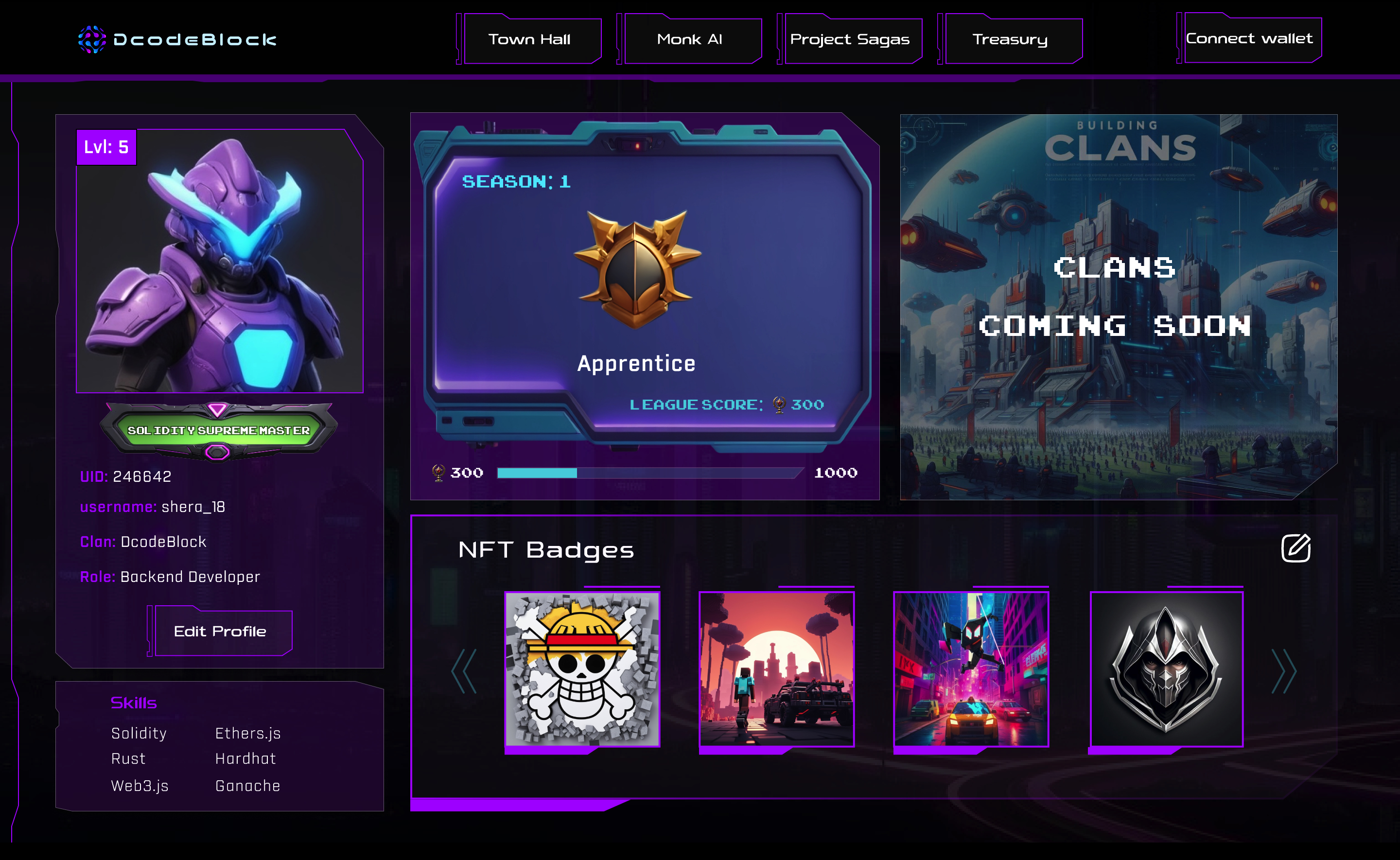Click the Connect wallet button

(x=1250, y=38)
